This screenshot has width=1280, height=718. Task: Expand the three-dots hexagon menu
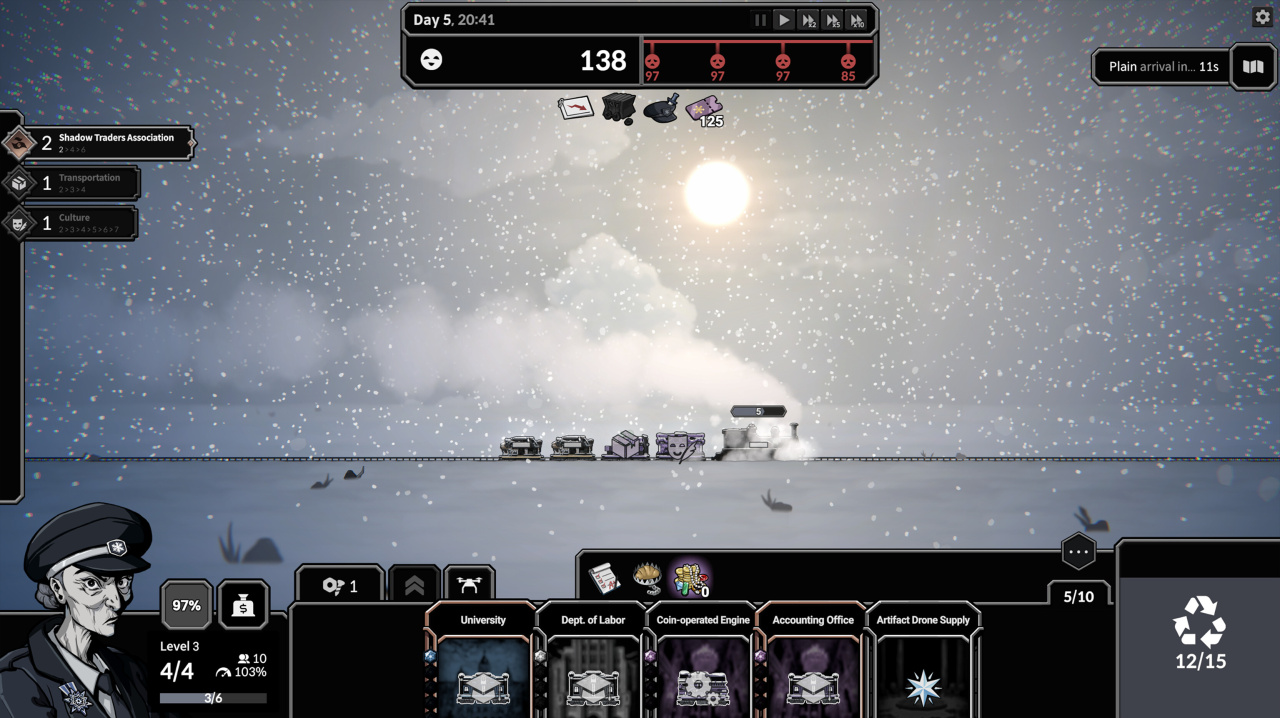[x=1078, y=551]
